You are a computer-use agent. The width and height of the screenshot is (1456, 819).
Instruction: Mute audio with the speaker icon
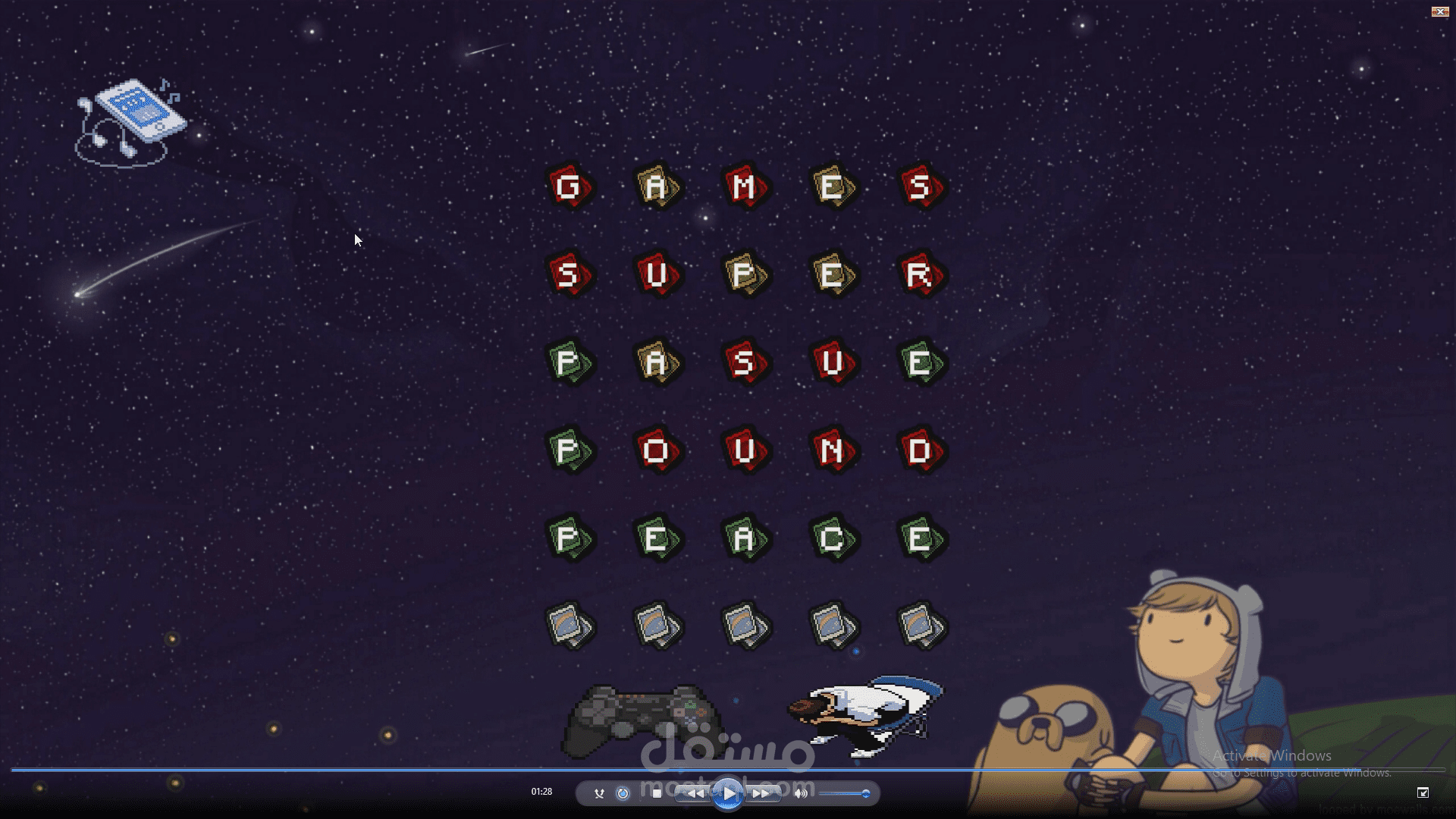(801, 793)
